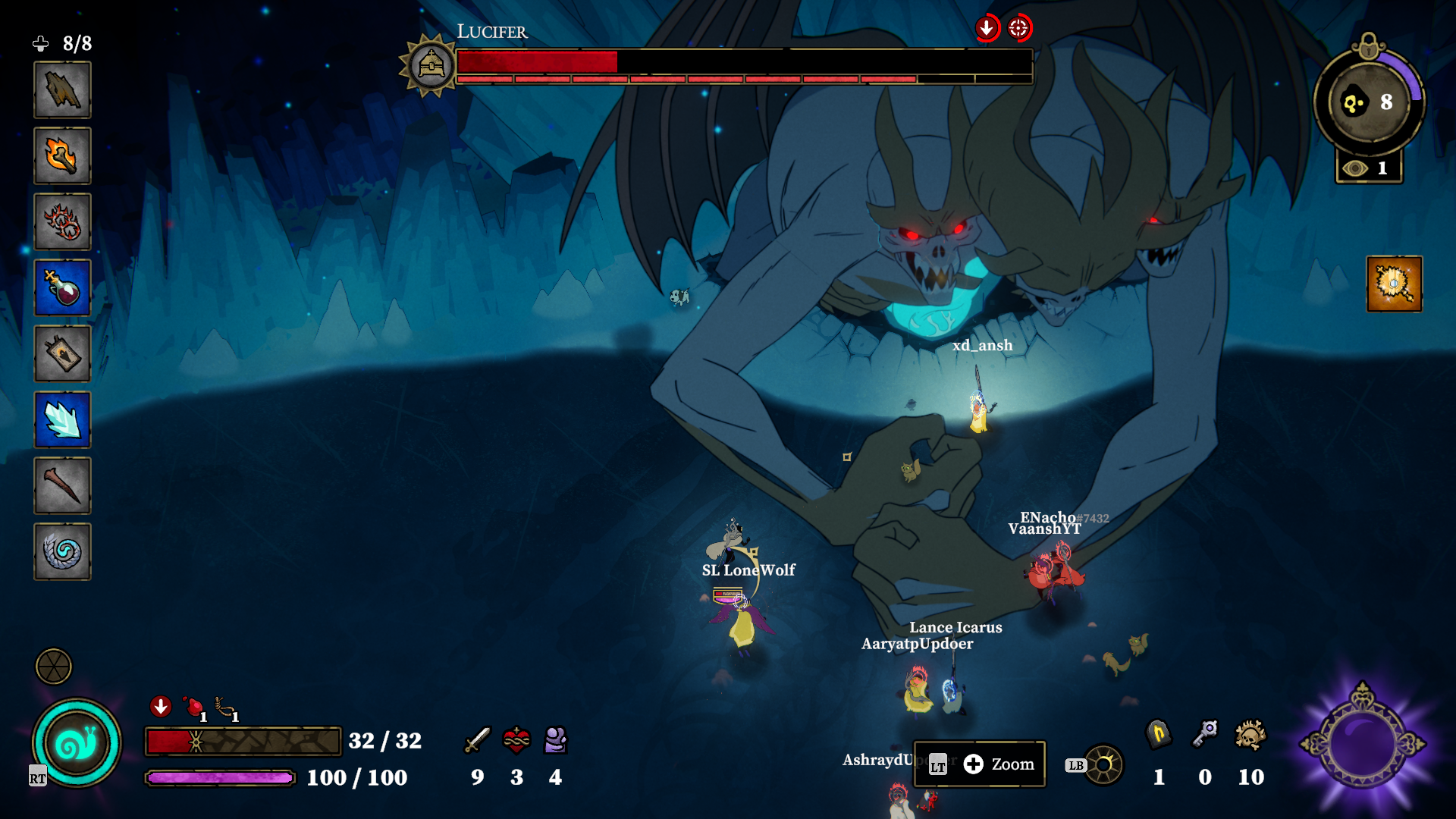Select the sword attack stat icon
Screen dimensions: 1456x819
pos(477,739)
